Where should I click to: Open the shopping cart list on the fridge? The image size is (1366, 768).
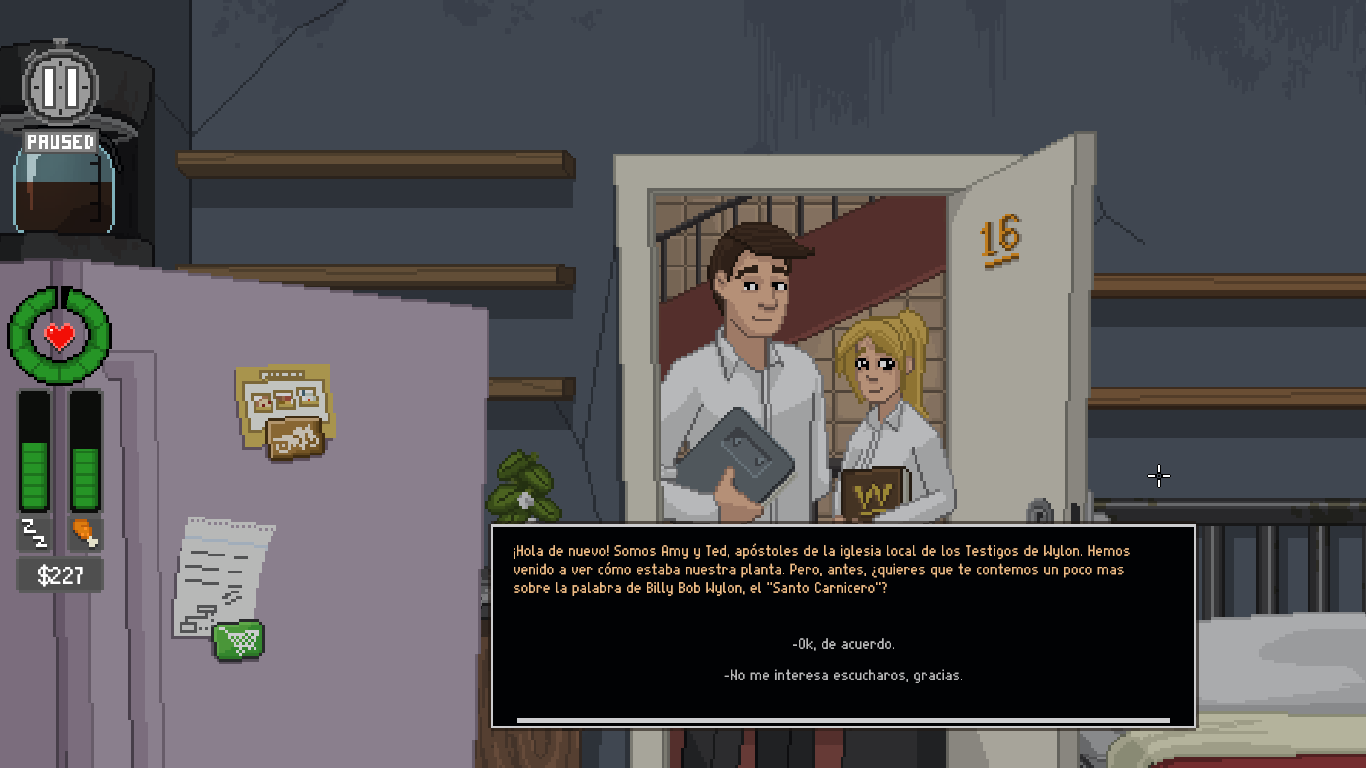tap(238, 640)
